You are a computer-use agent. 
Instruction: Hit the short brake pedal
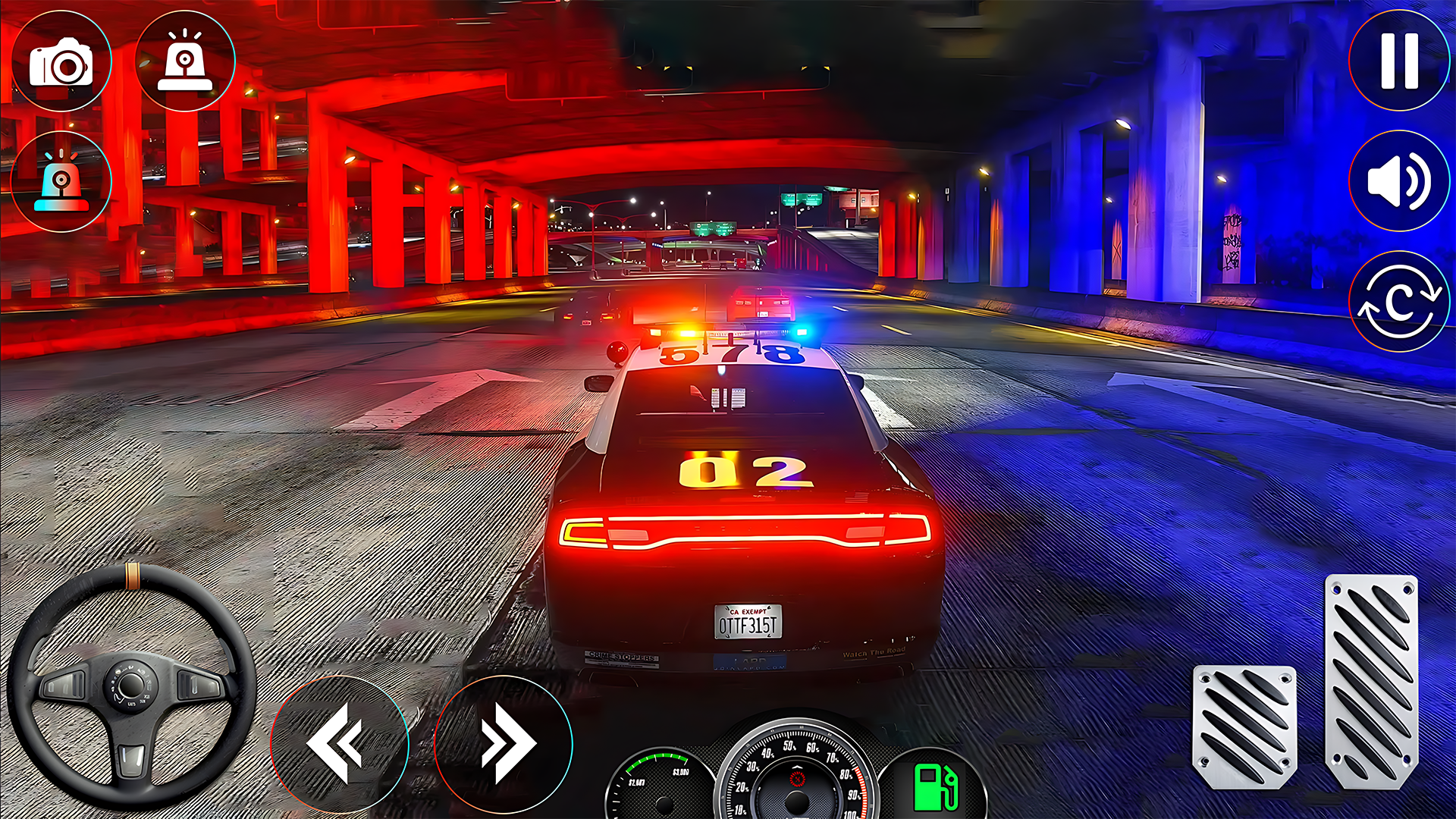point(1244,726)
